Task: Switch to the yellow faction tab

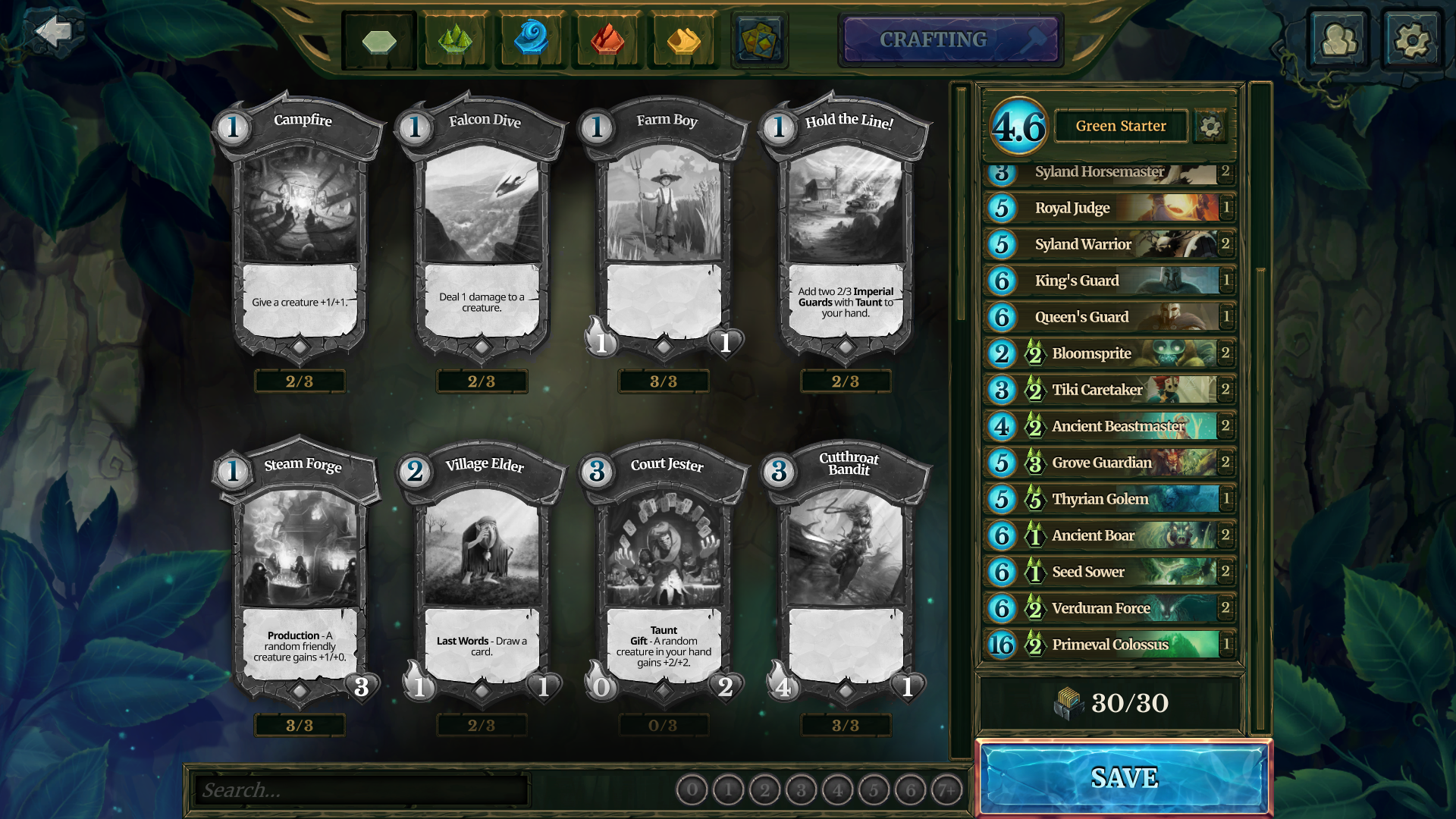Action: 683,41
